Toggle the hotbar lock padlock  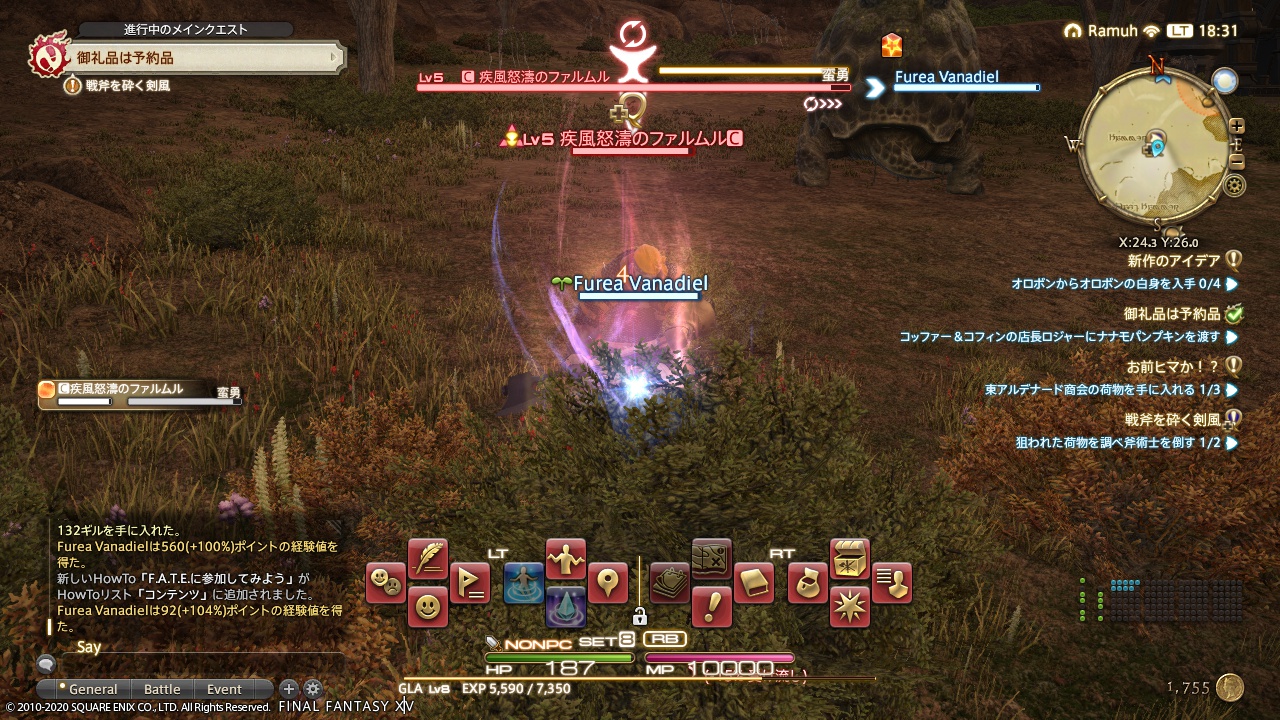(x=640, y=616)
